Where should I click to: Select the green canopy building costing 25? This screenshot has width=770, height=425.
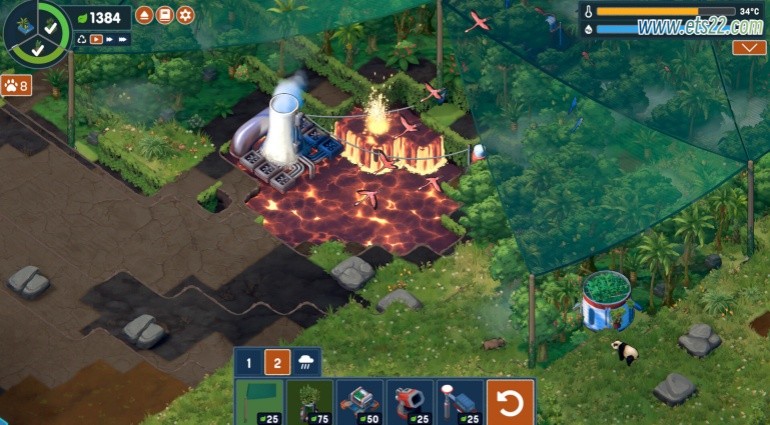point(259,402)
